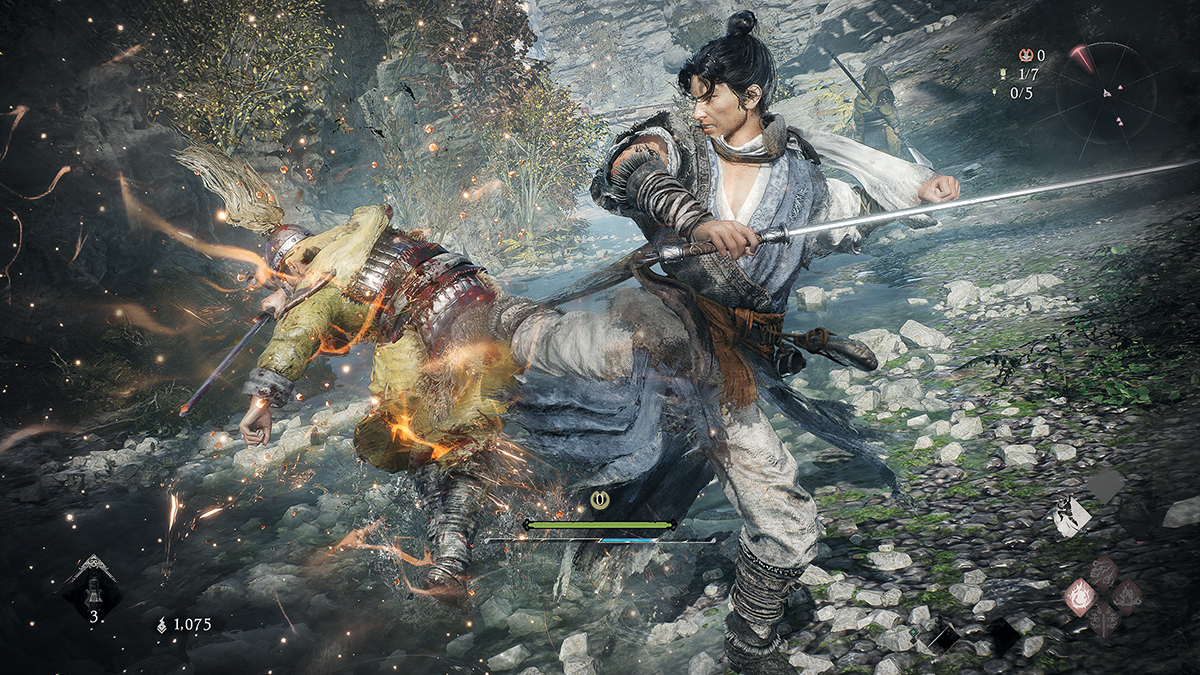The width and height of the screenshot is (1200, 675).
Task: Open the circular radar minimap
Action: tap(1106, 93)
